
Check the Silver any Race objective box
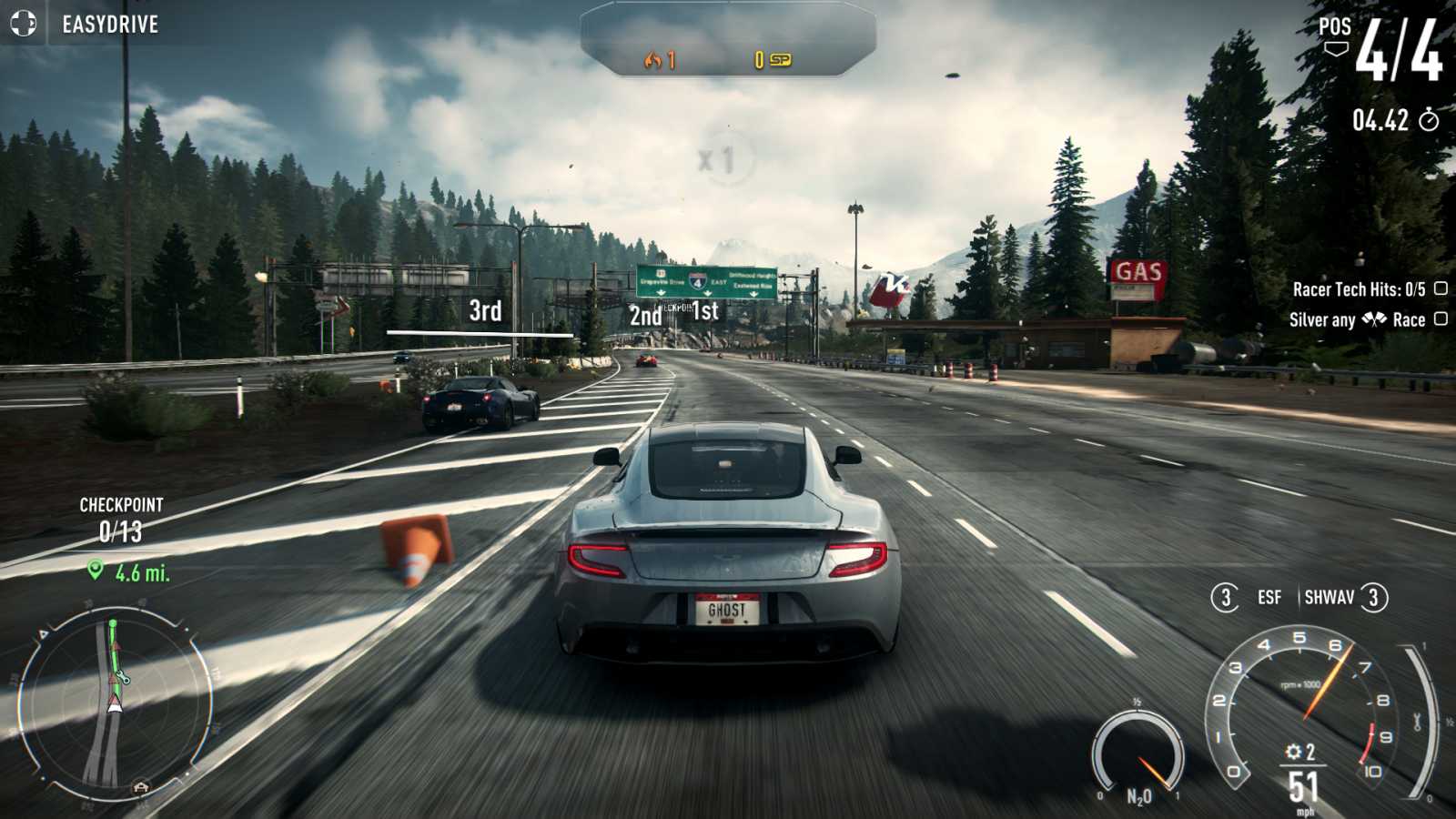pyautogui.click(x=1440, y=319)
